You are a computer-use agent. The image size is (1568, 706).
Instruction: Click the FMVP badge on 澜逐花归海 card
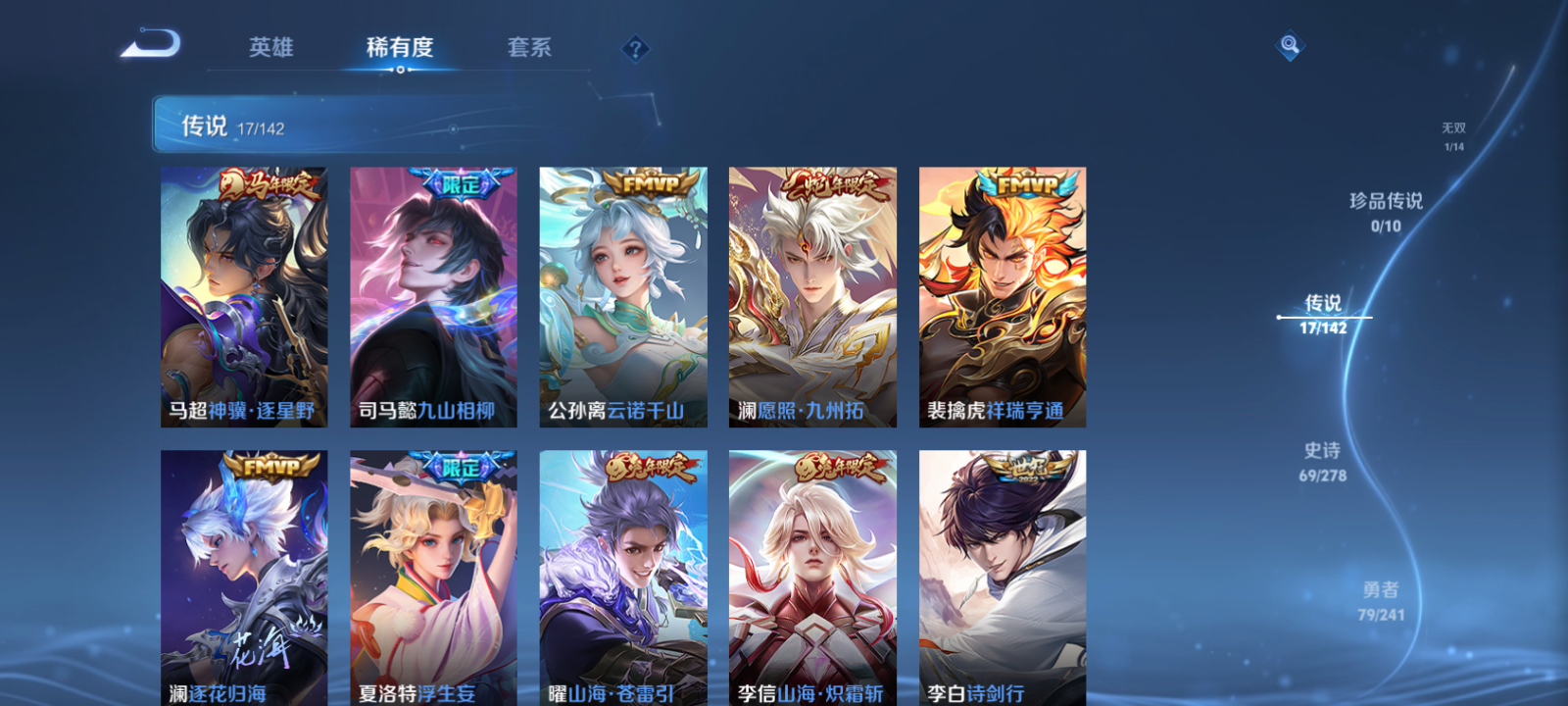271,466
